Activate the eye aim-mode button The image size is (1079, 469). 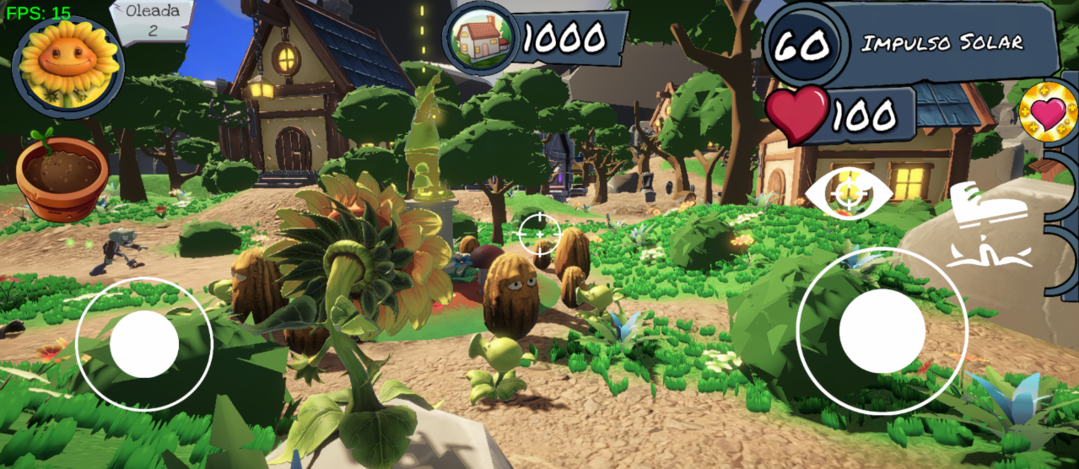coord(846,192)
